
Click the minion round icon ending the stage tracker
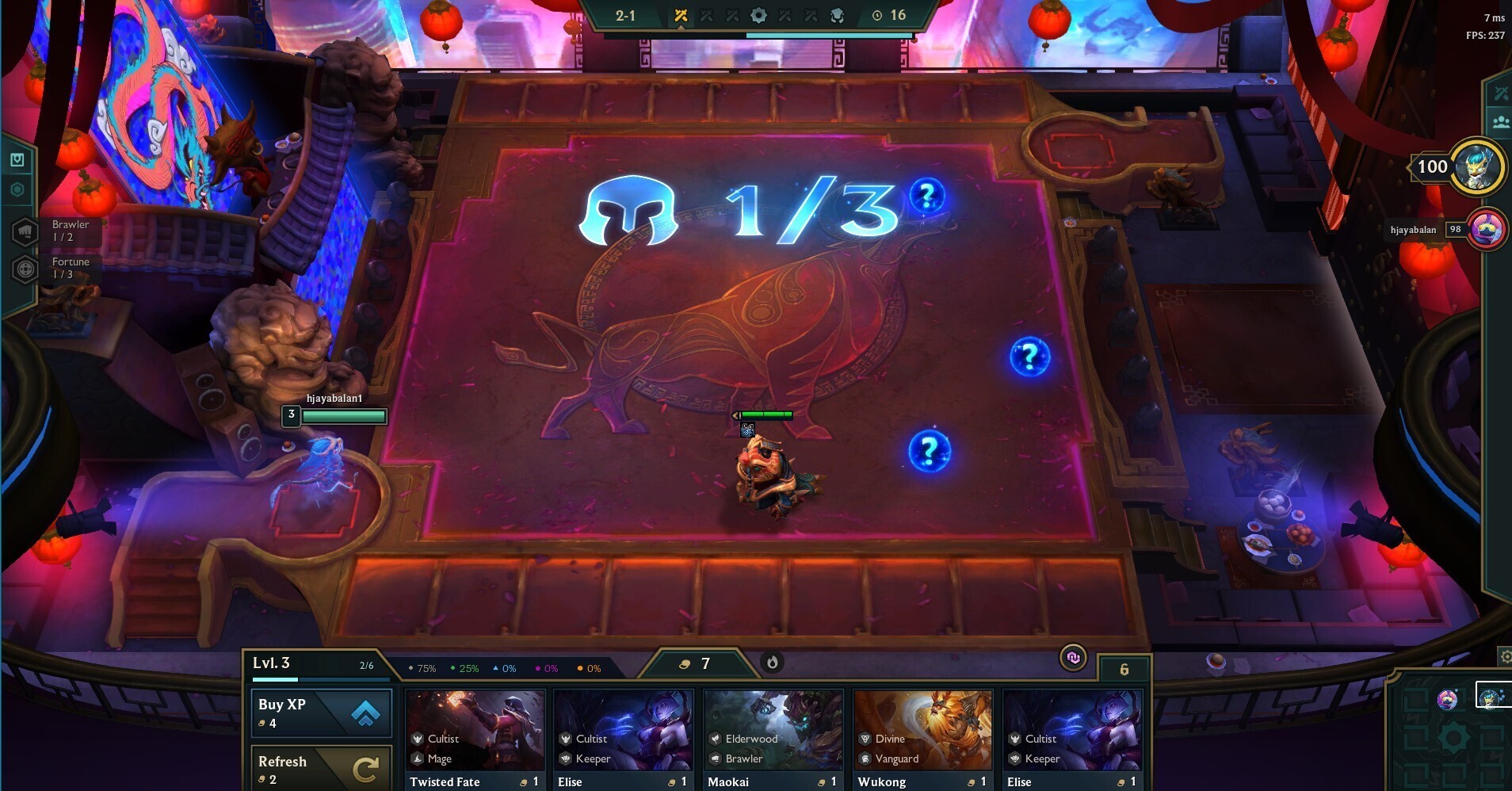[x=836, y=15]
